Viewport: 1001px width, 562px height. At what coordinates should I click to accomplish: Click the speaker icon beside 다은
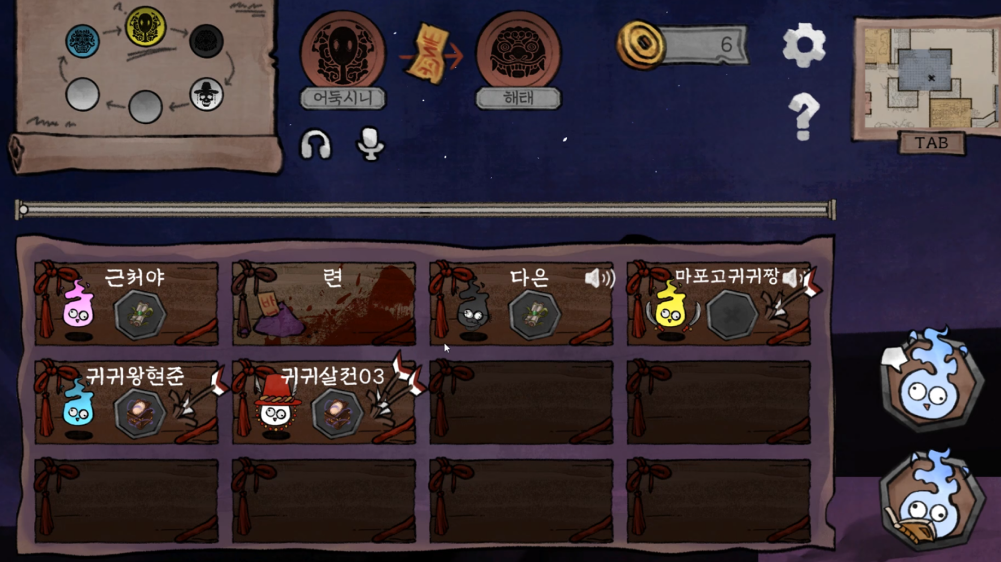[x=600, y=278]
